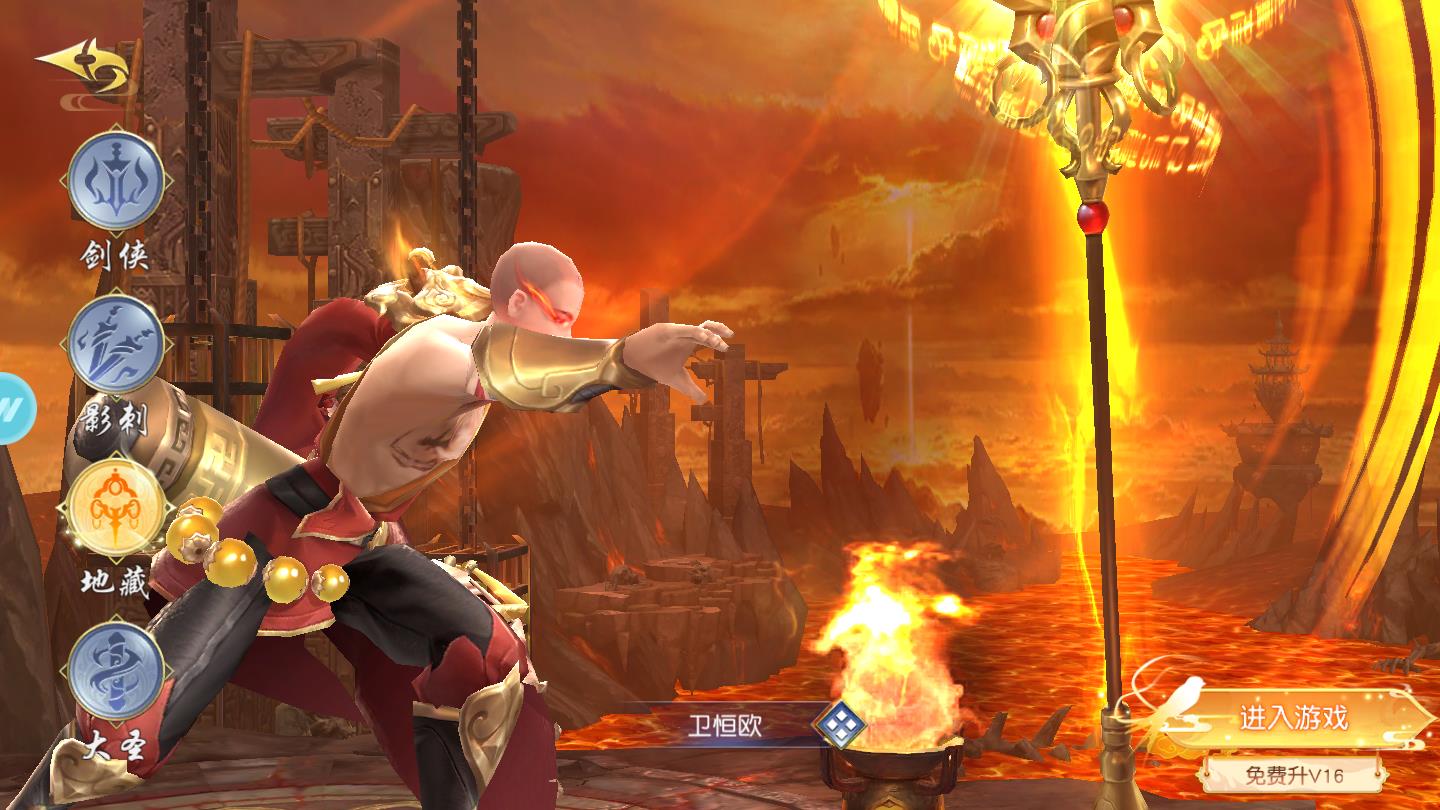
Task: Select the 剑侠 swordsman class
Action: [x=116, y=183]
